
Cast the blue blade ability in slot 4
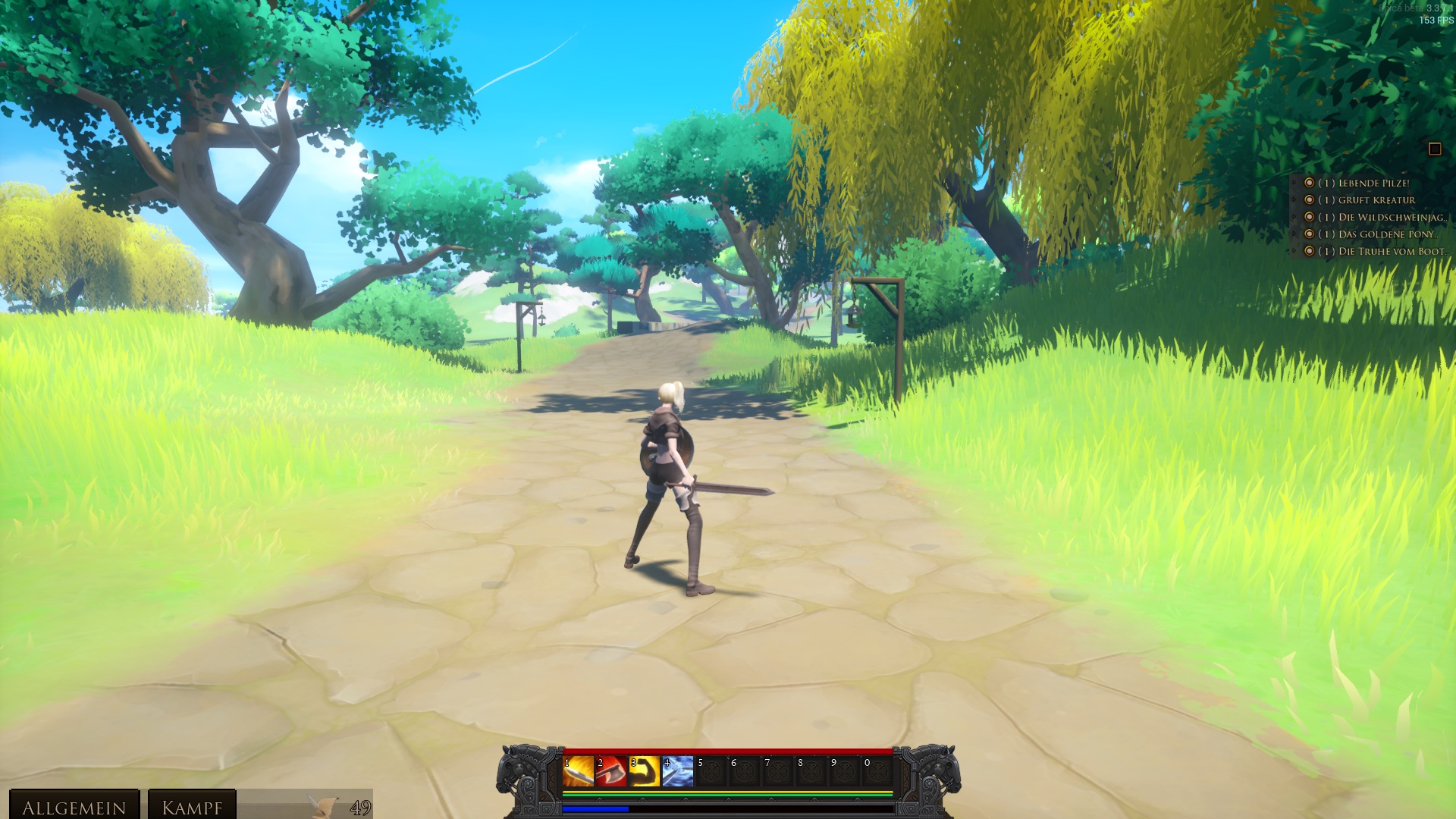pos(678,772)
